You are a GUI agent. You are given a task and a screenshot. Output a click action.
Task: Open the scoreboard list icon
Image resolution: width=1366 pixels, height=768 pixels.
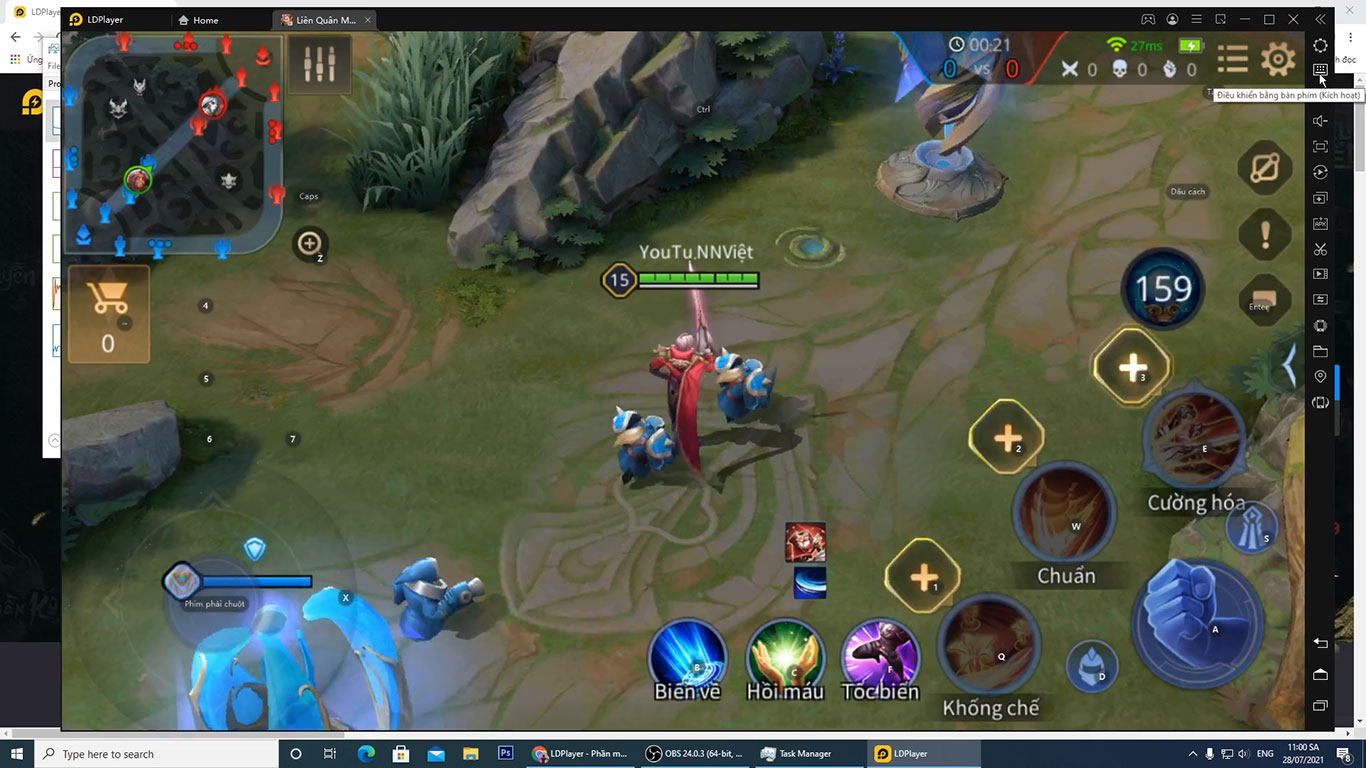click(1232, 60)
